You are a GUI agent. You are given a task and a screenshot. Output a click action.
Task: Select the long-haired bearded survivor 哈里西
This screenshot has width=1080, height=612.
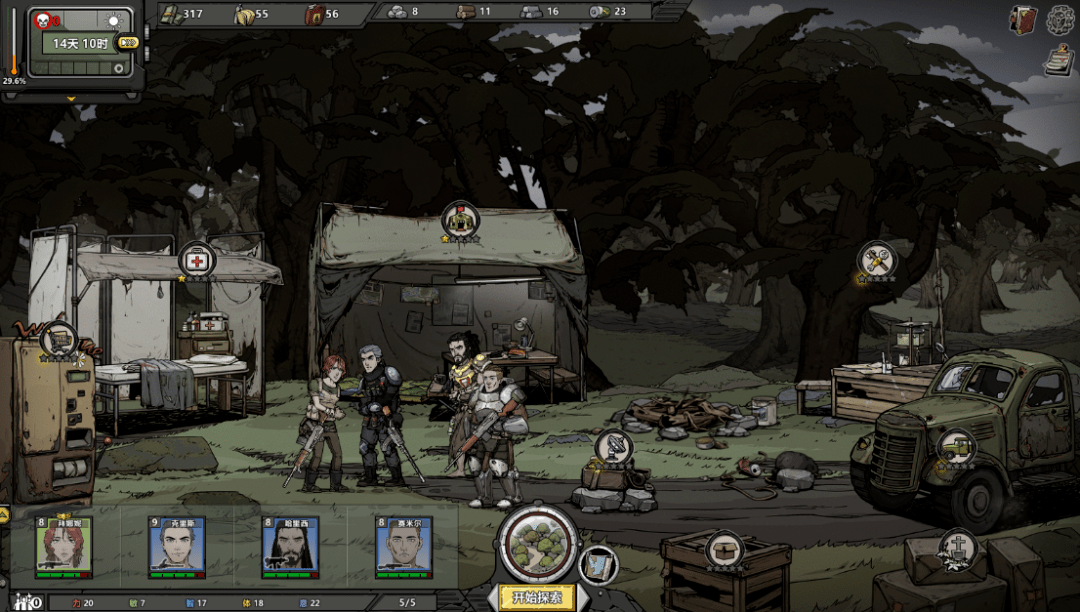click(x=290, y=546)
